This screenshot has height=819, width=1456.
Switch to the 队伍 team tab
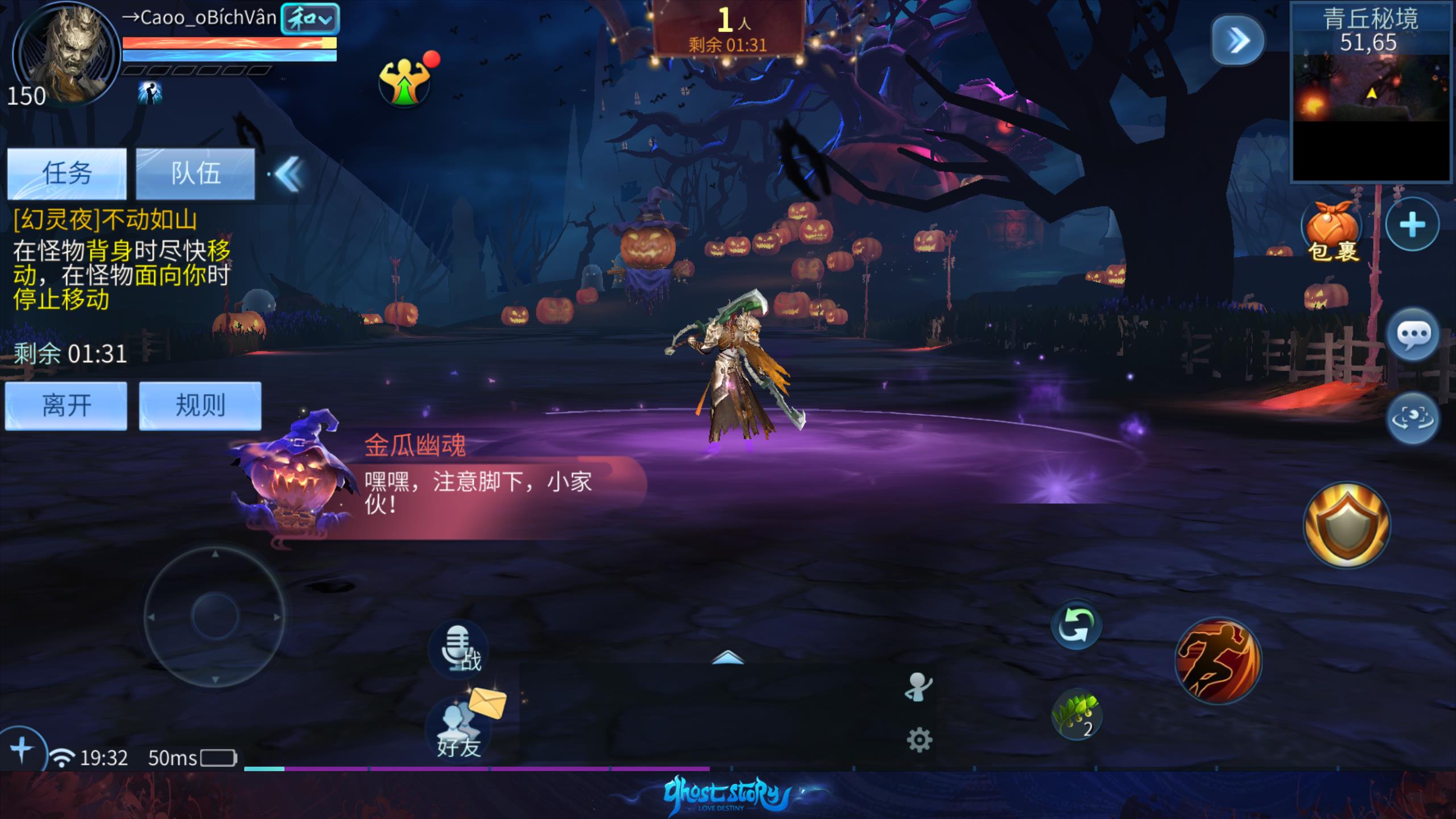[x=195, y=173]
